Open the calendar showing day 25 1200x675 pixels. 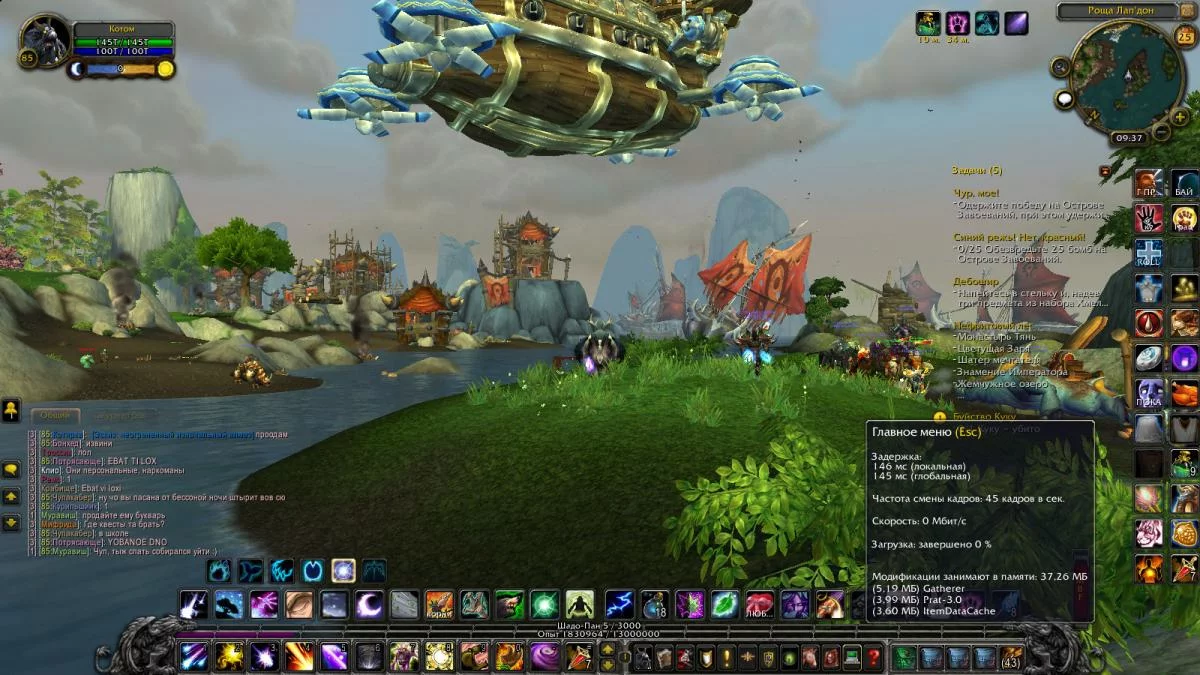(x=1184, y=36)
